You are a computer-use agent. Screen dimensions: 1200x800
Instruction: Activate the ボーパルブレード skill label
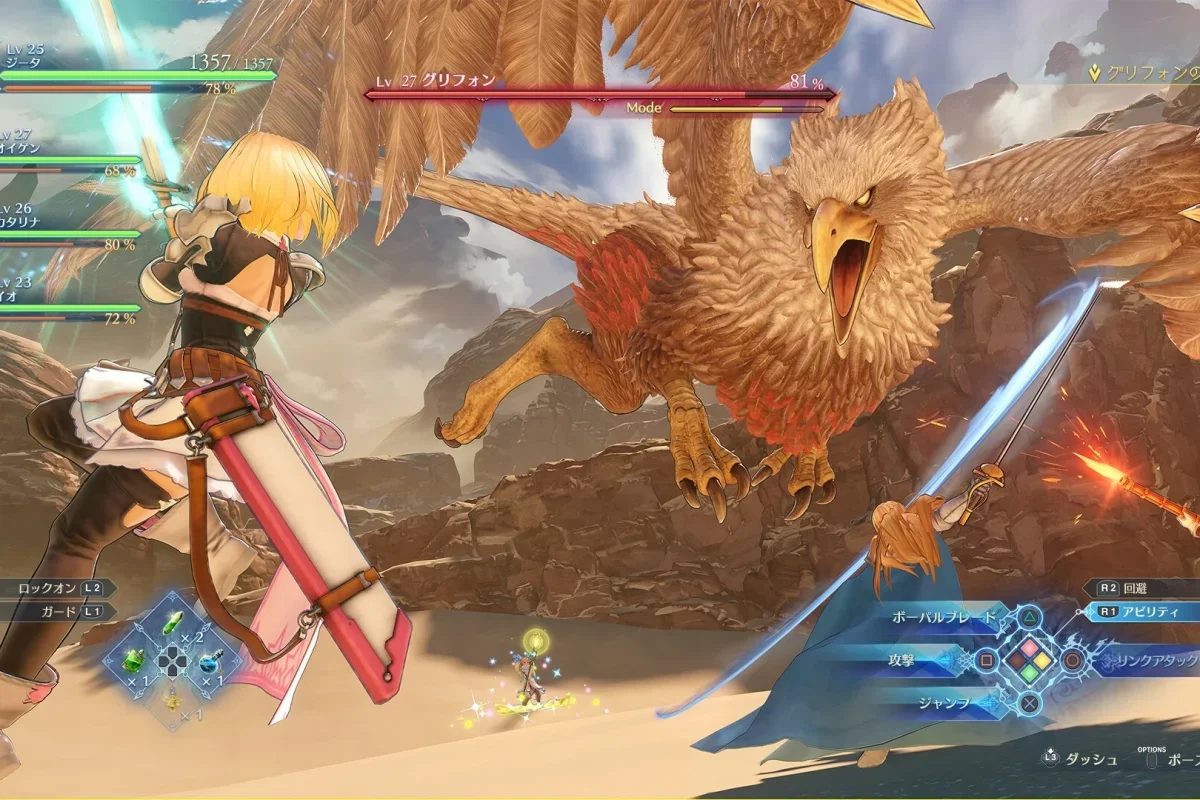(945, 617)
